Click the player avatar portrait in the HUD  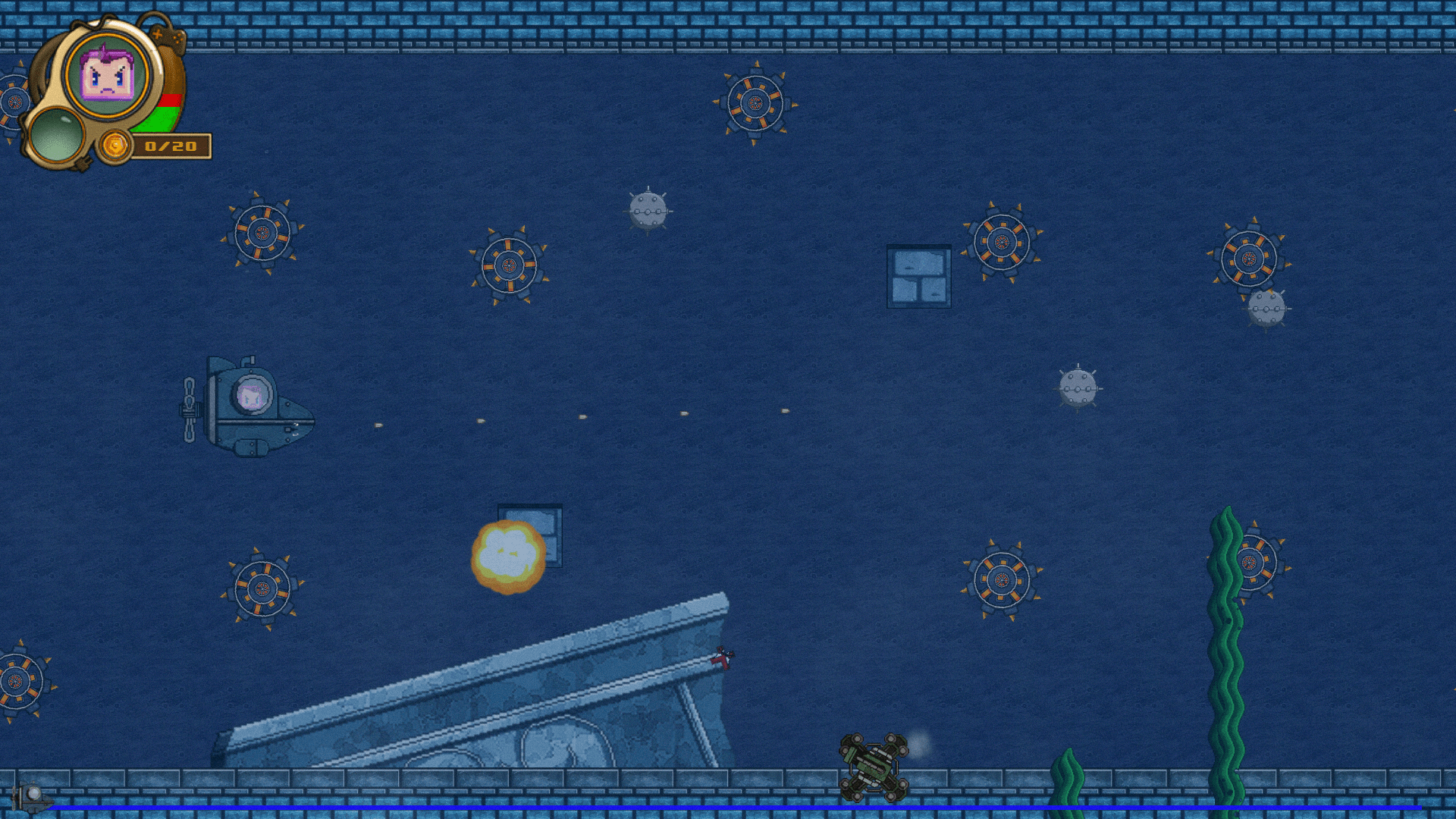(x=106, y=76)
